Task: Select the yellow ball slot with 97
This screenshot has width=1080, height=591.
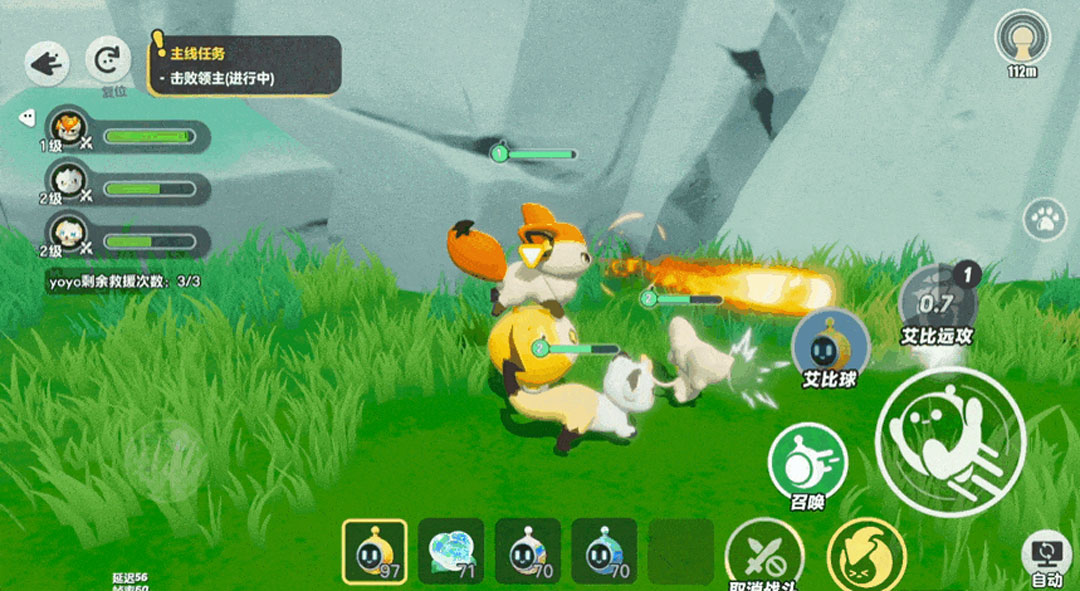Action: pos(374,551)
